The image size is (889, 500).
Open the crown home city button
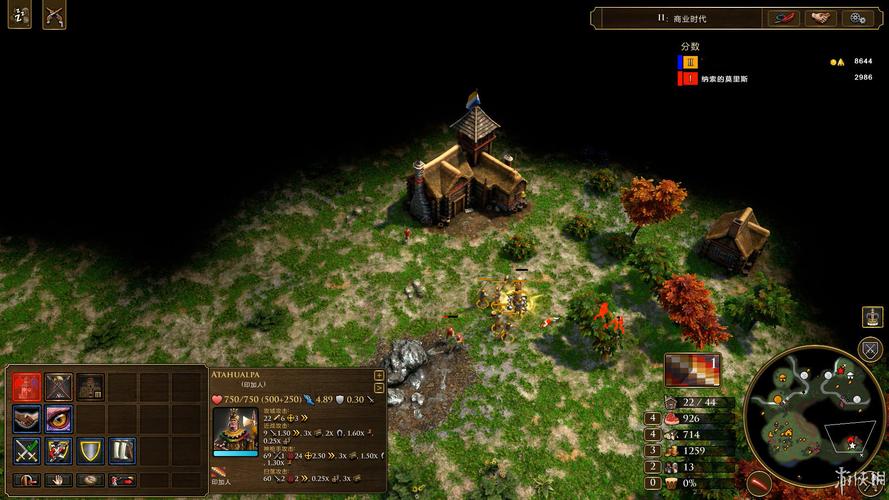[x=873, y=317]
